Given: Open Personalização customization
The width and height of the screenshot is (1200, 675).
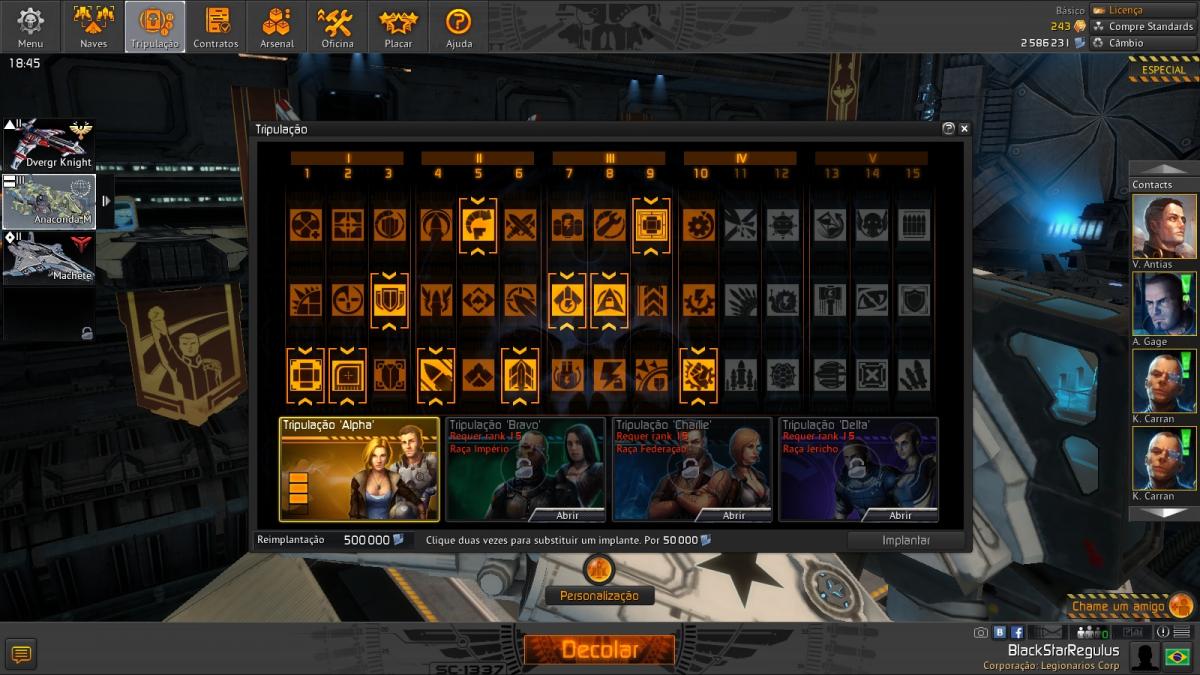Looking at the screenshot, I should click(599, 595).
